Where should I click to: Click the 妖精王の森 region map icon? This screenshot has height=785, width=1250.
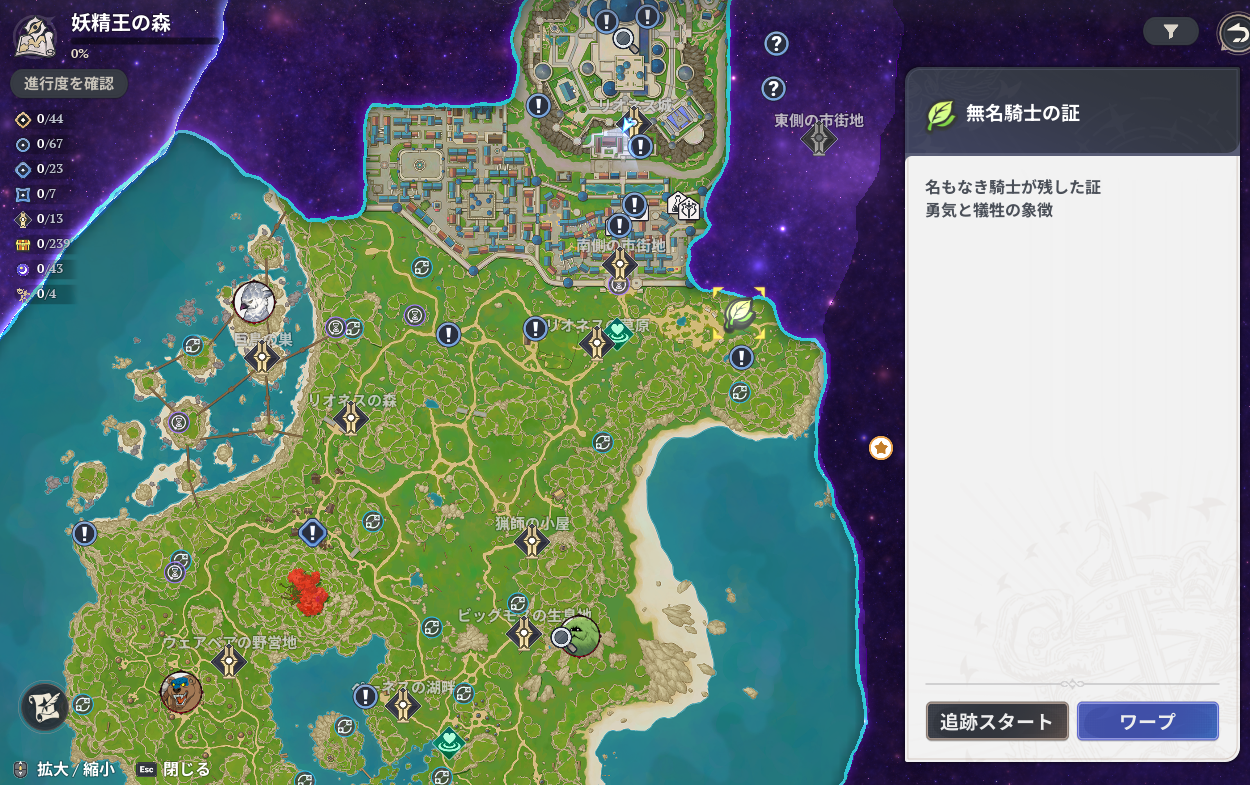(x=34, y=36)
